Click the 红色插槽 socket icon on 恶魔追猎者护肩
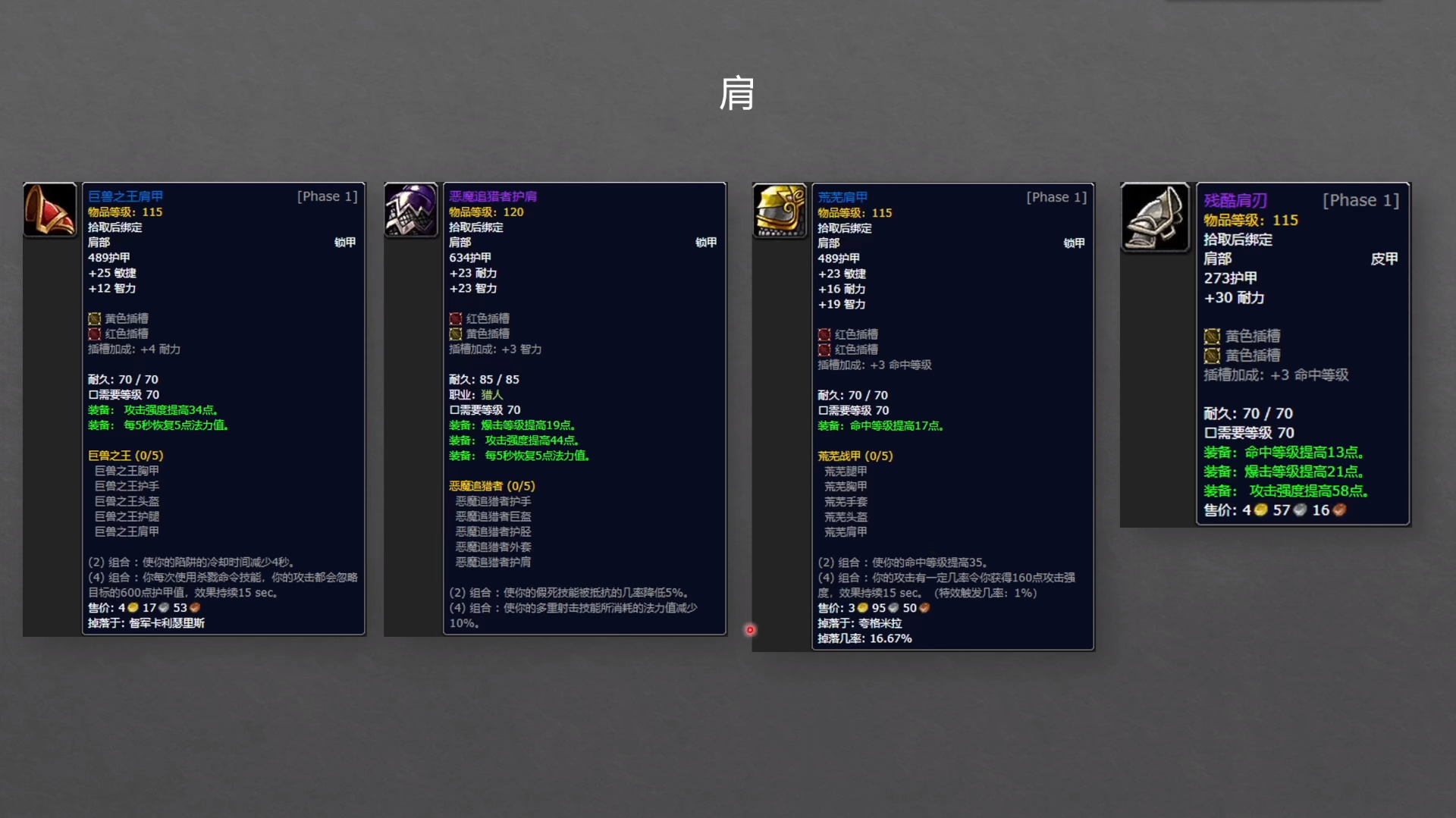 (x=456, y=319)
